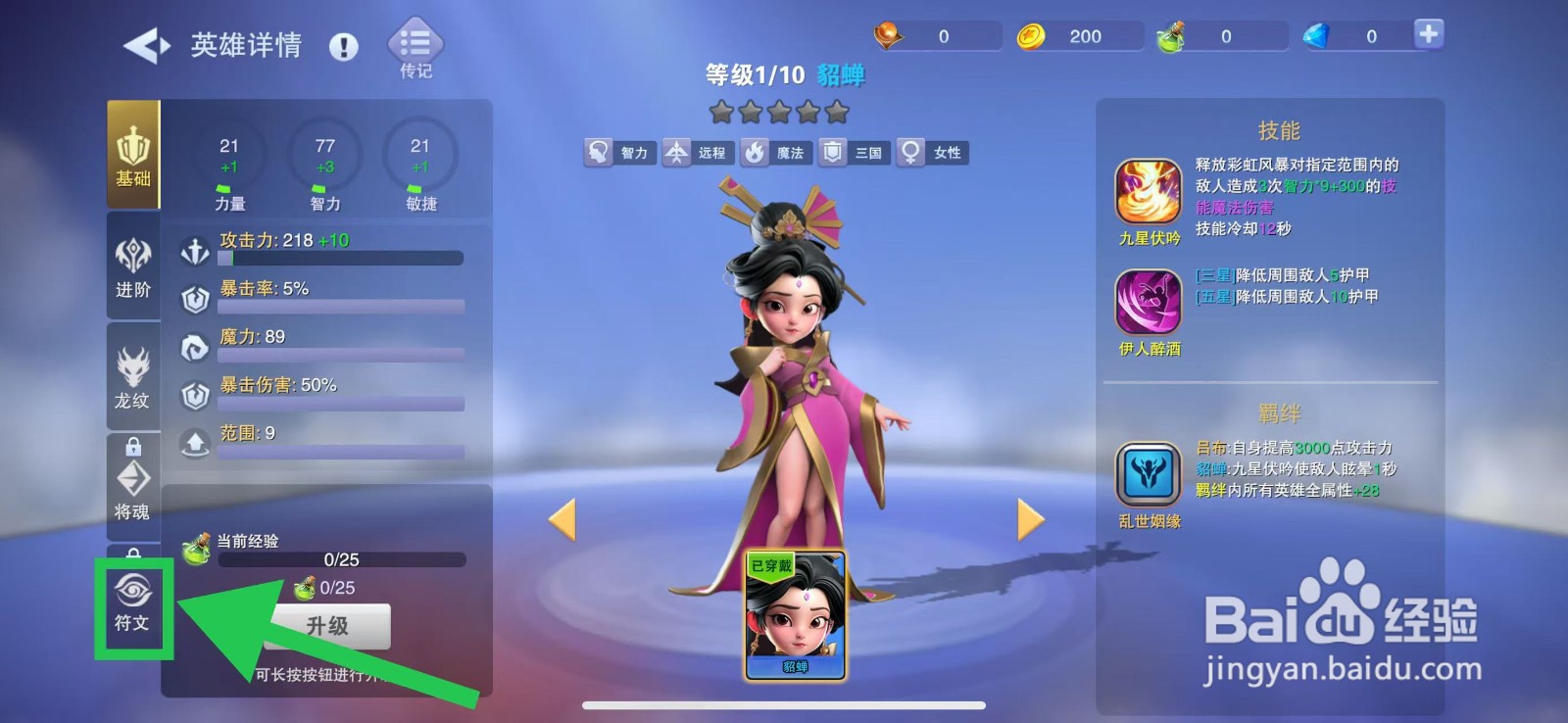Open the 龙纹 tab
Screen dimensions: 1568x723
coord(133,377)
